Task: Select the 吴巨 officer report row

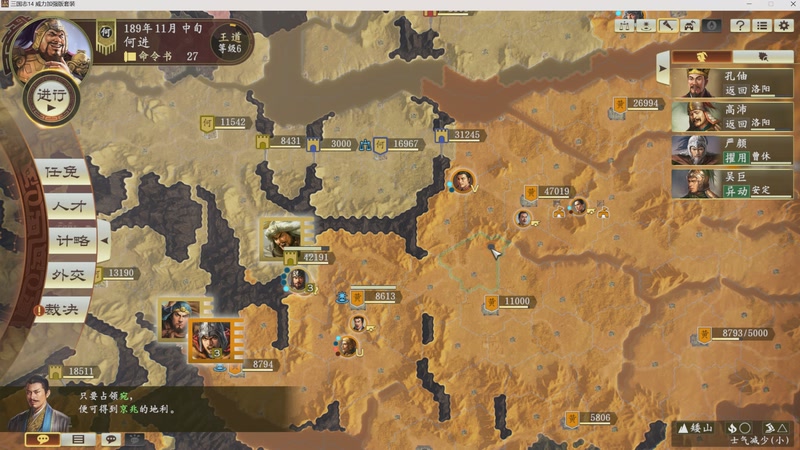Action: click(x=732, y=184)
